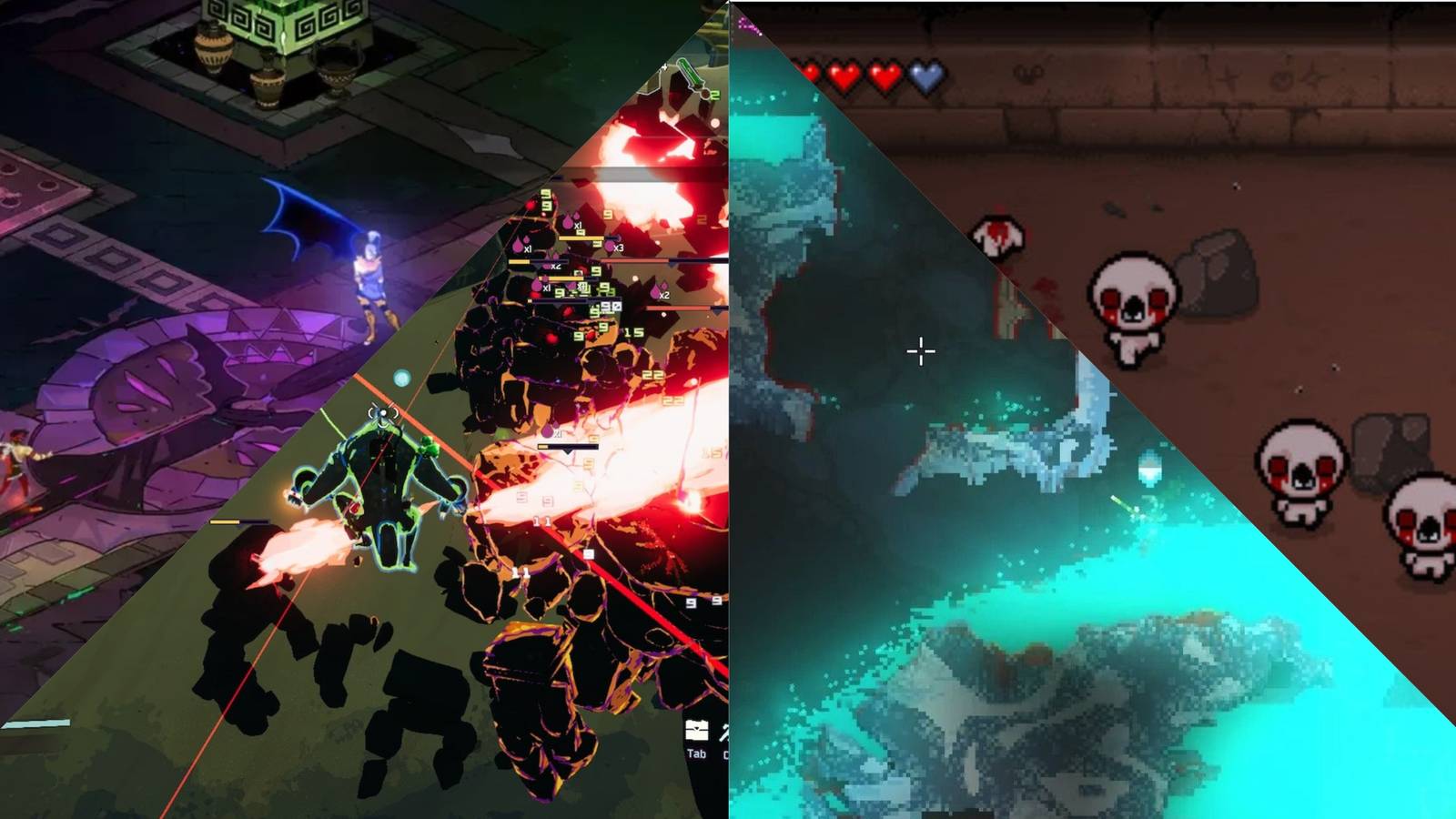Click the aiming crosshair reticle
1456x819 pixels.
(x=921, y=350)
